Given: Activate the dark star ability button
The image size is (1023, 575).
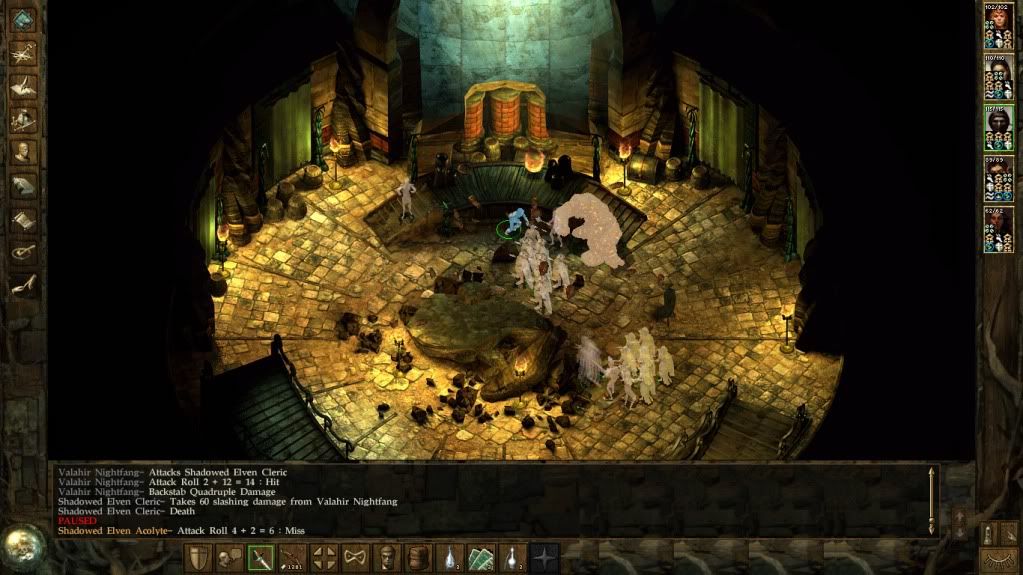Looking at the screenshot, I should tap(544, 558).
